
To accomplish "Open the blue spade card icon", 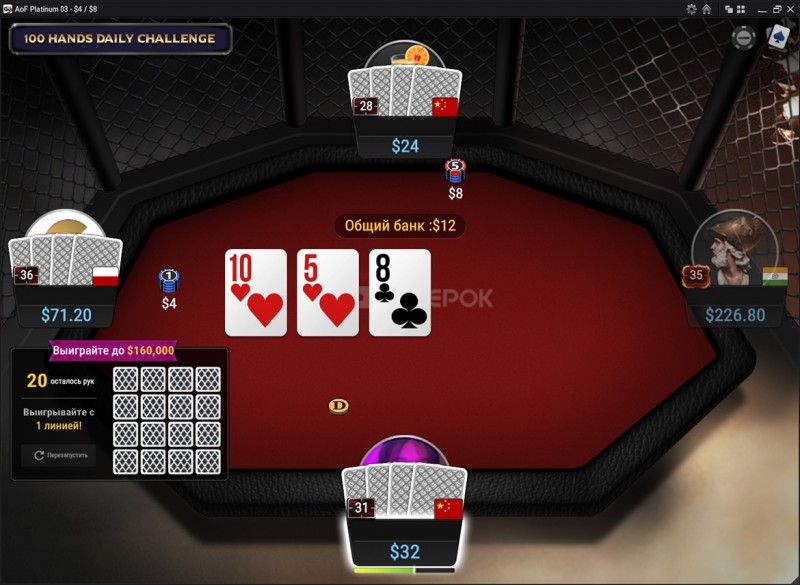I will (x=778, y=37).
